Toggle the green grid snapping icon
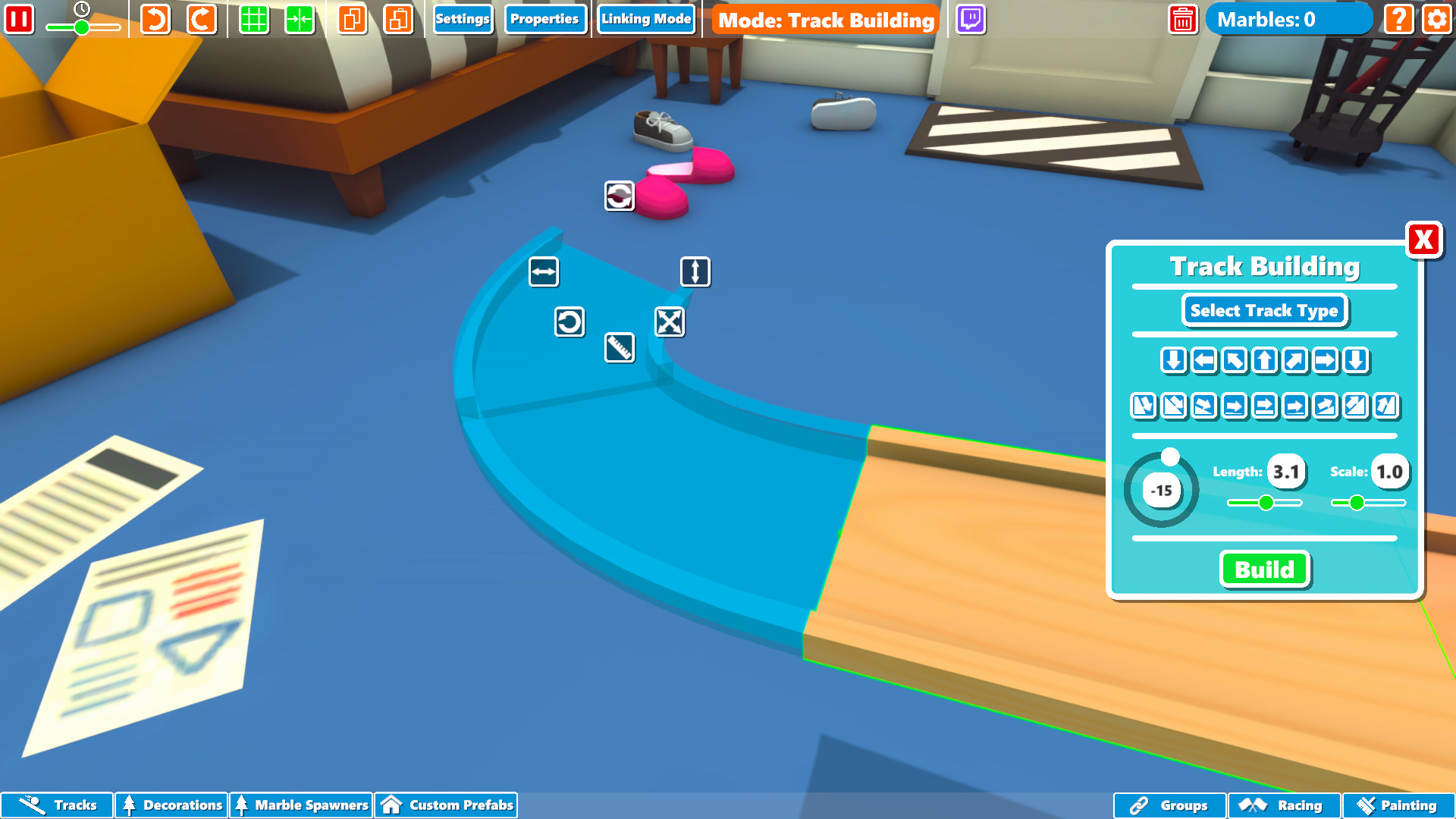Screen dimensions: 1456x819 pyautogui.click(x=254, y=19)
